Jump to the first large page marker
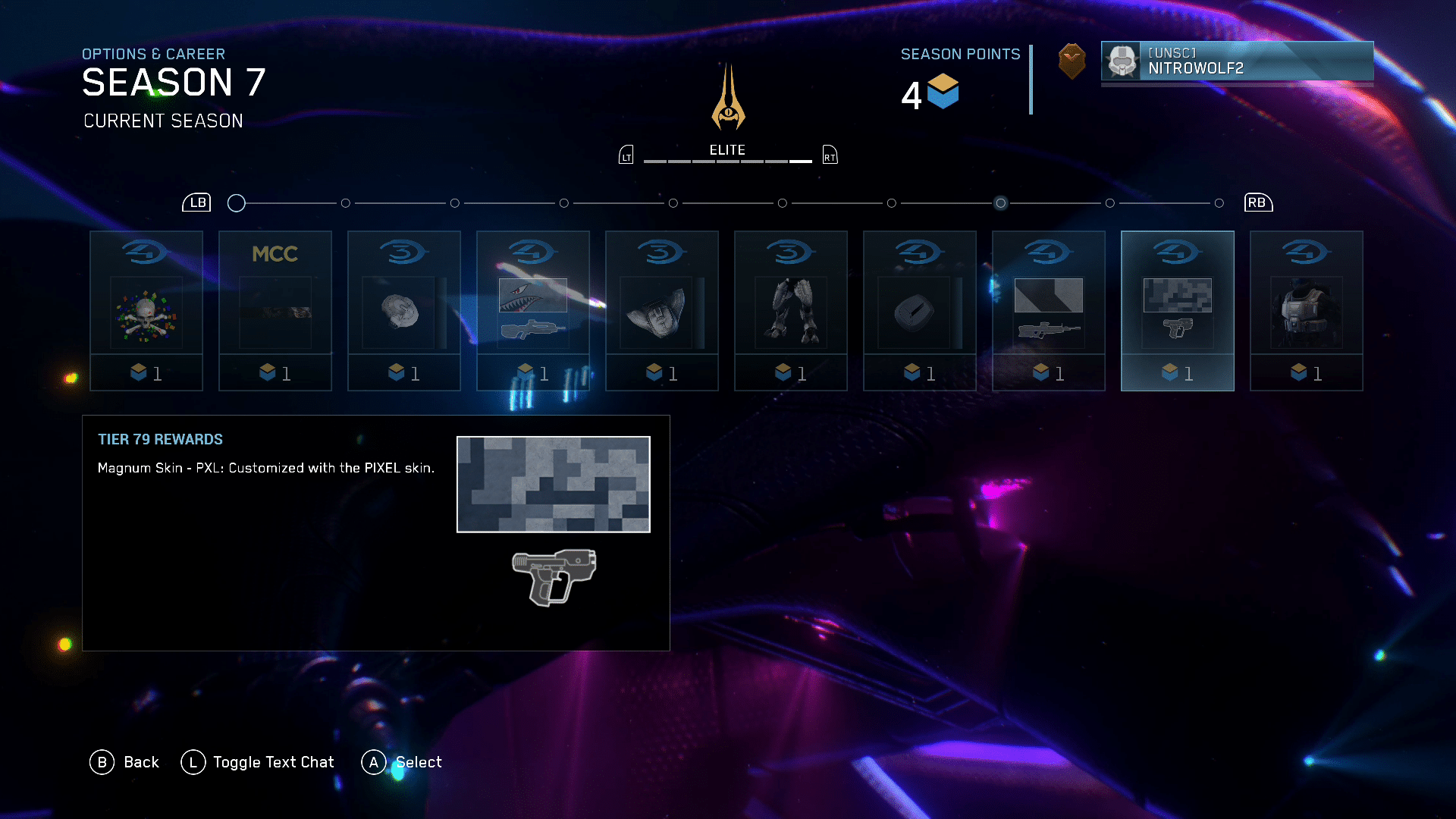Viewport: 1456px width, 819px height. point(237,203)
